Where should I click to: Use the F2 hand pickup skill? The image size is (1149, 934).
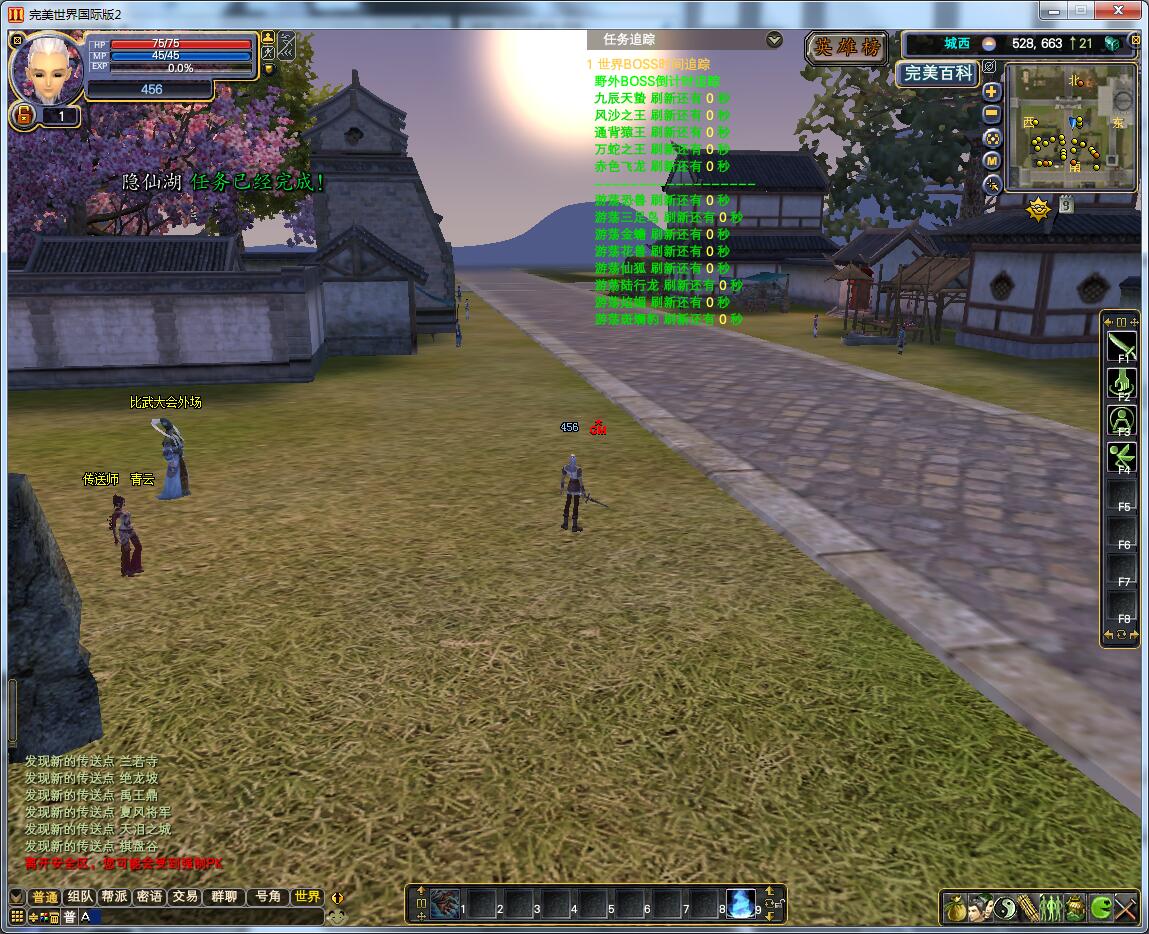1121,384
